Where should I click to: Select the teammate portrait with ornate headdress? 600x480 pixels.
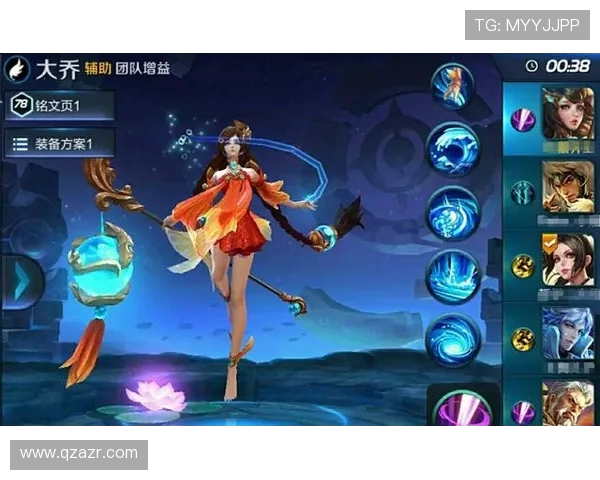tap(567, 113)
